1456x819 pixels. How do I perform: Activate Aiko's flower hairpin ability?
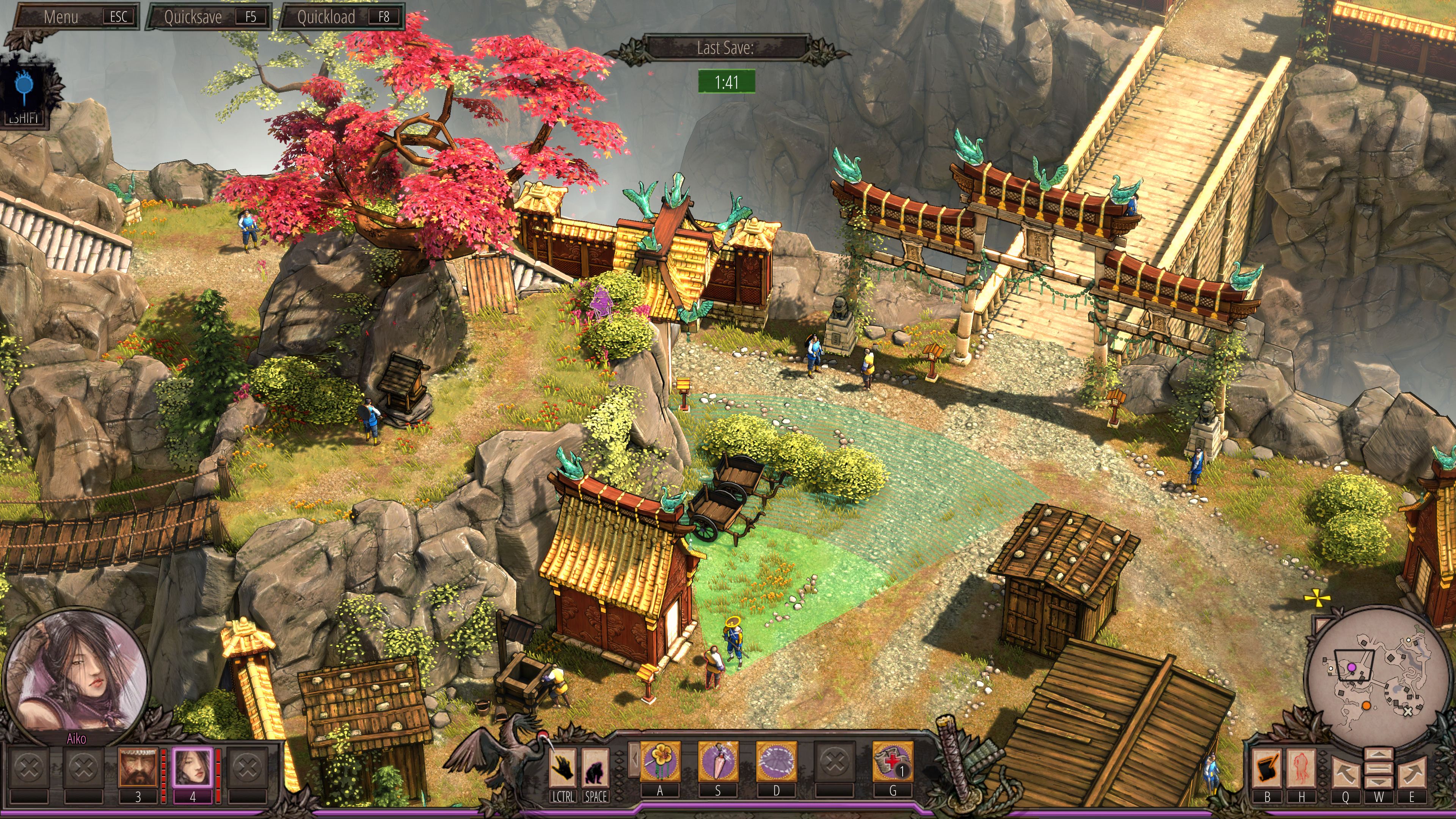pyautogui.click(x=660, y=762)
